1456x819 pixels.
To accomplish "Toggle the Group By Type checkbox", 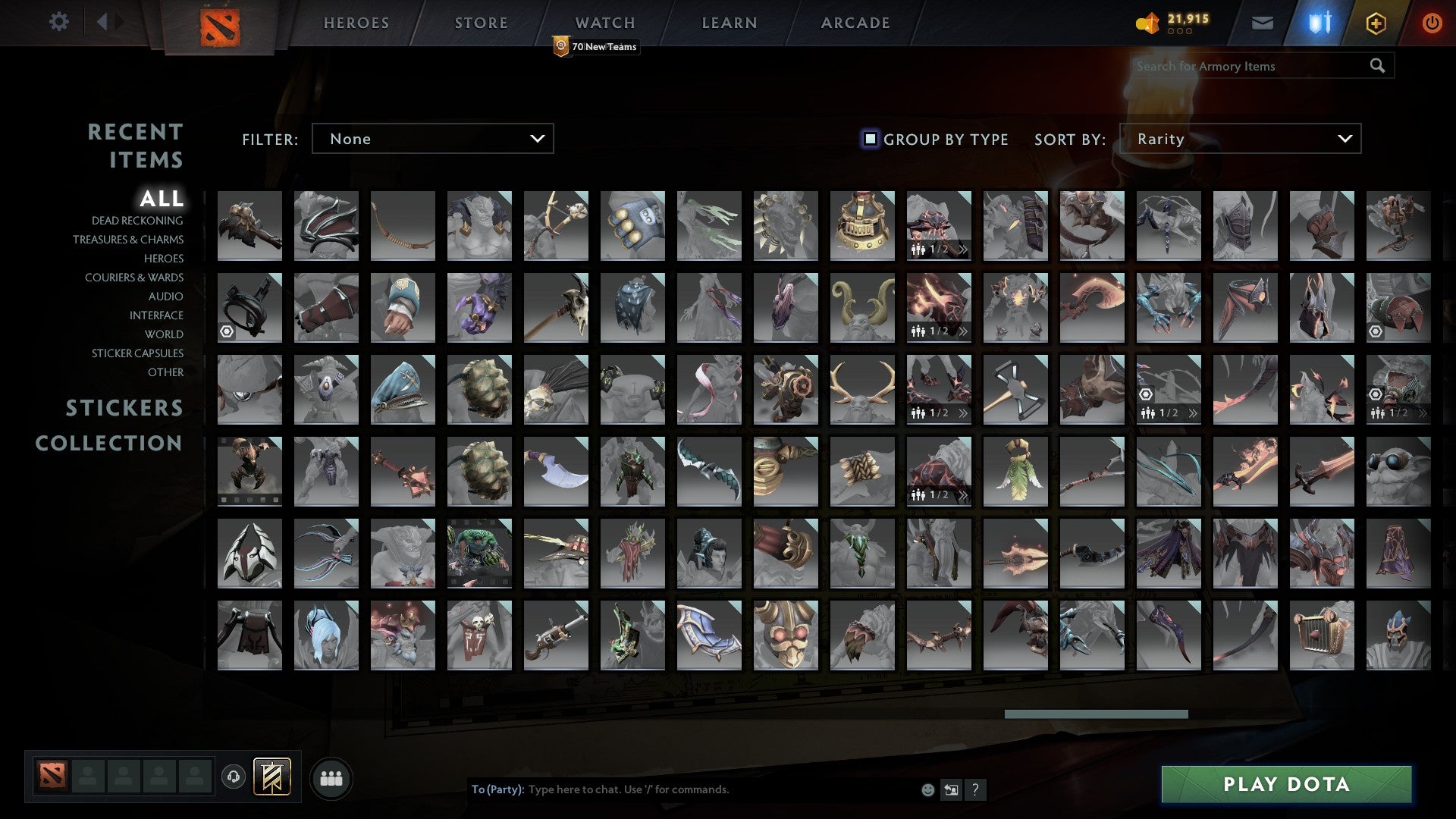I will 869,139.
